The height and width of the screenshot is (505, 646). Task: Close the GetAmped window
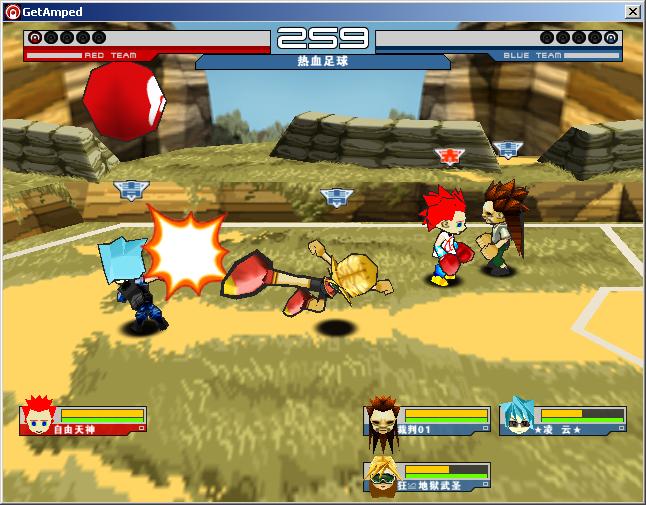[632, 11]
